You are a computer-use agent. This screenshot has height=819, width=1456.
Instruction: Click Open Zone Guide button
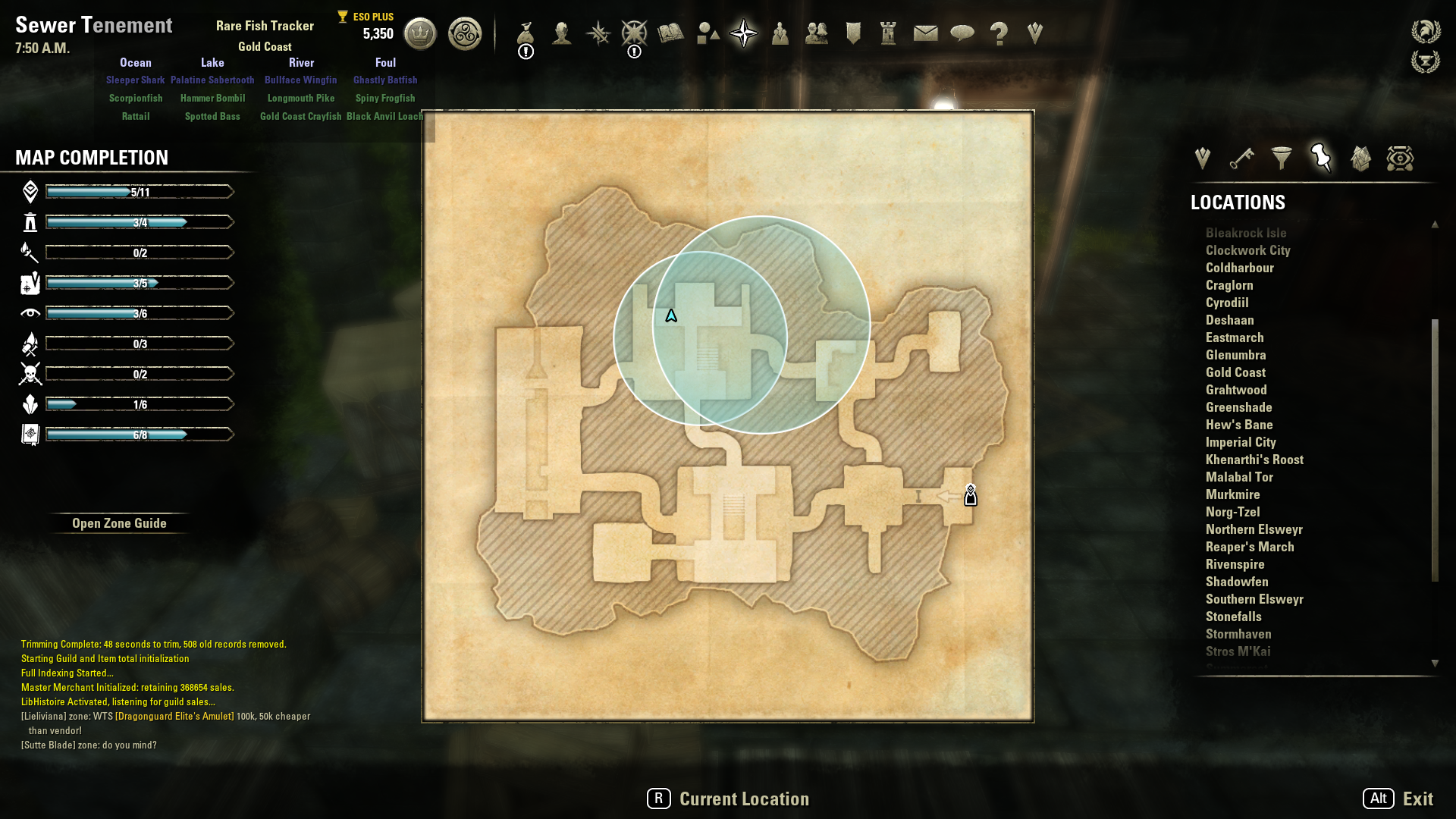119,523
